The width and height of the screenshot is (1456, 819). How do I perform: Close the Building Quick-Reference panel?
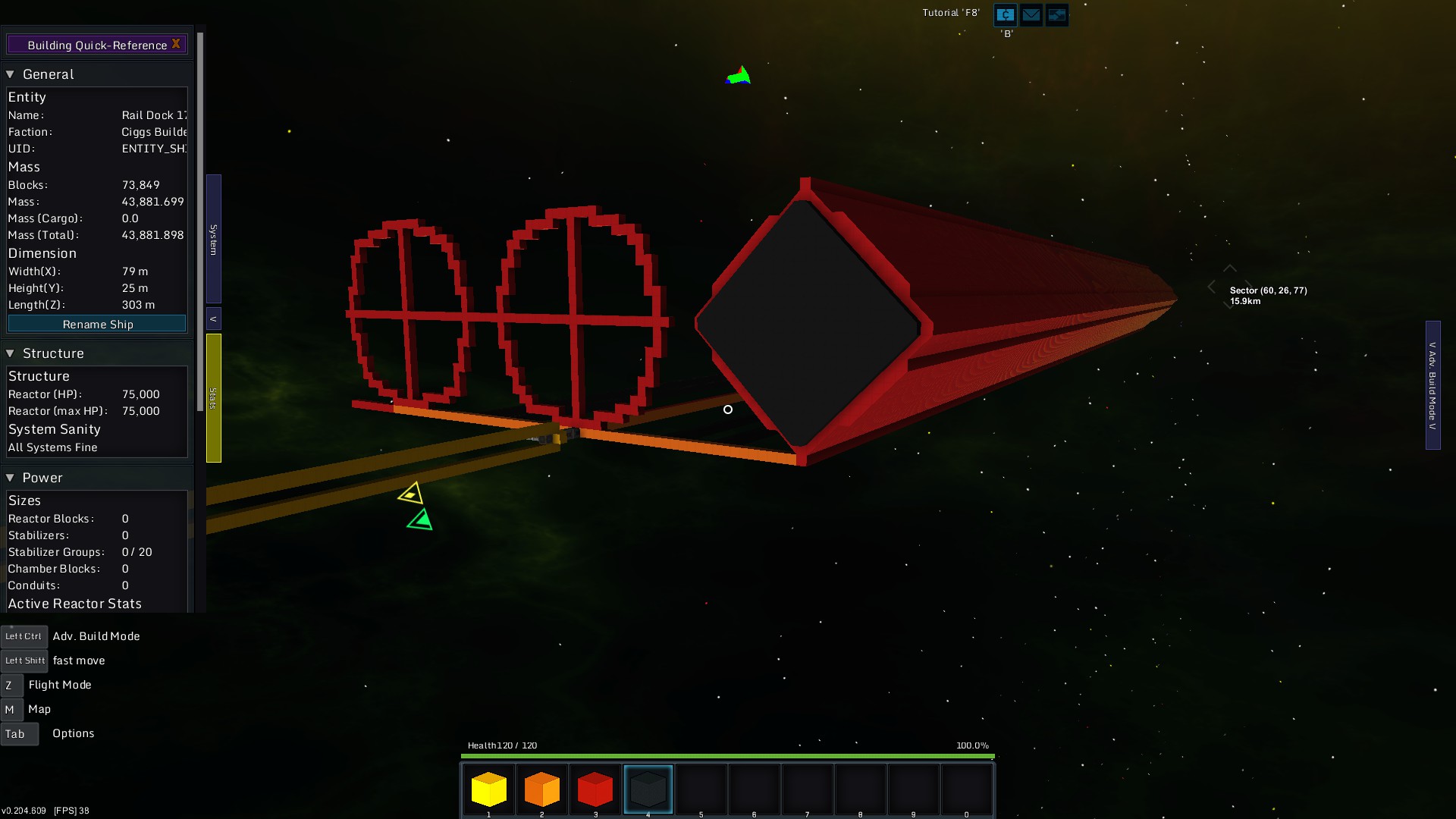tap(176, 44)
